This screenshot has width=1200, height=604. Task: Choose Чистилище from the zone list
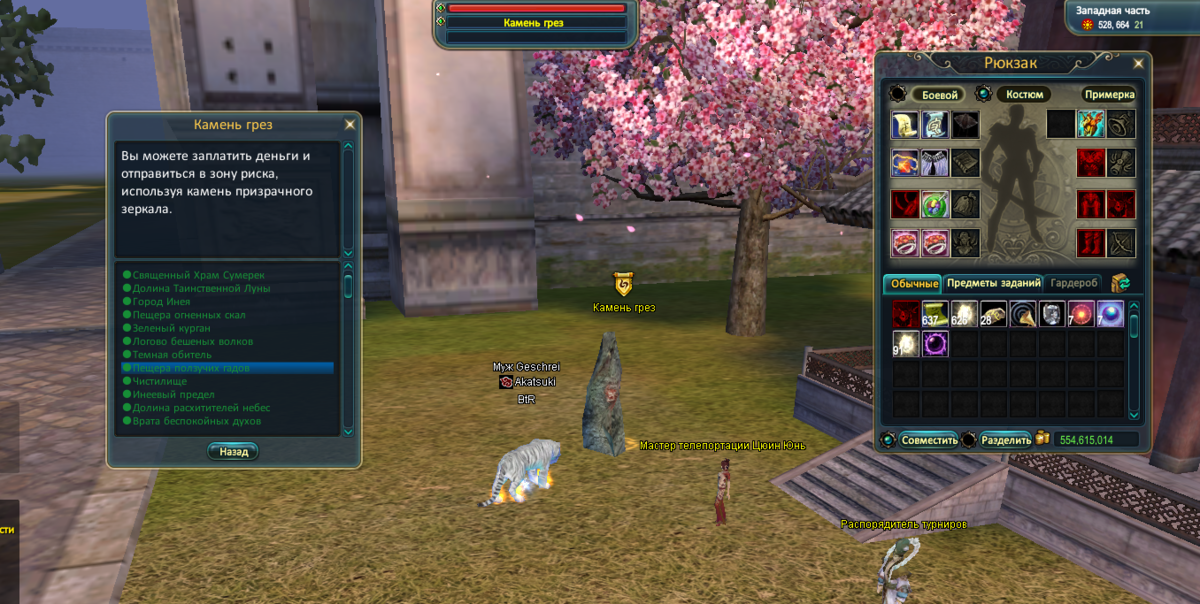point(159,381)
